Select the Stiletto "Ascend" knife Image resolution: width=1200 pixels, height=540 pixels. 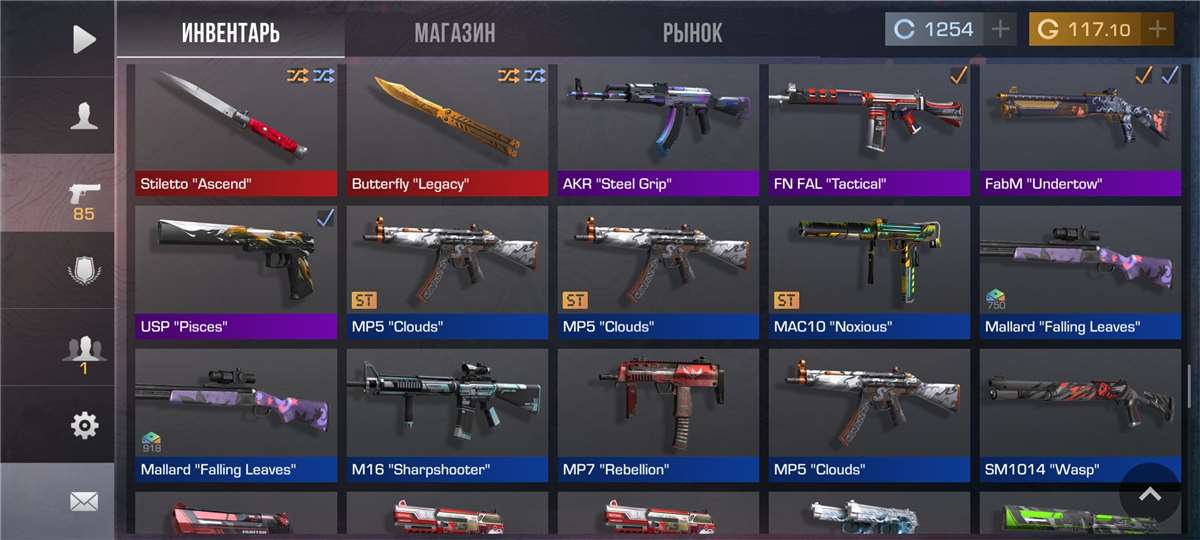pos(236,129)
